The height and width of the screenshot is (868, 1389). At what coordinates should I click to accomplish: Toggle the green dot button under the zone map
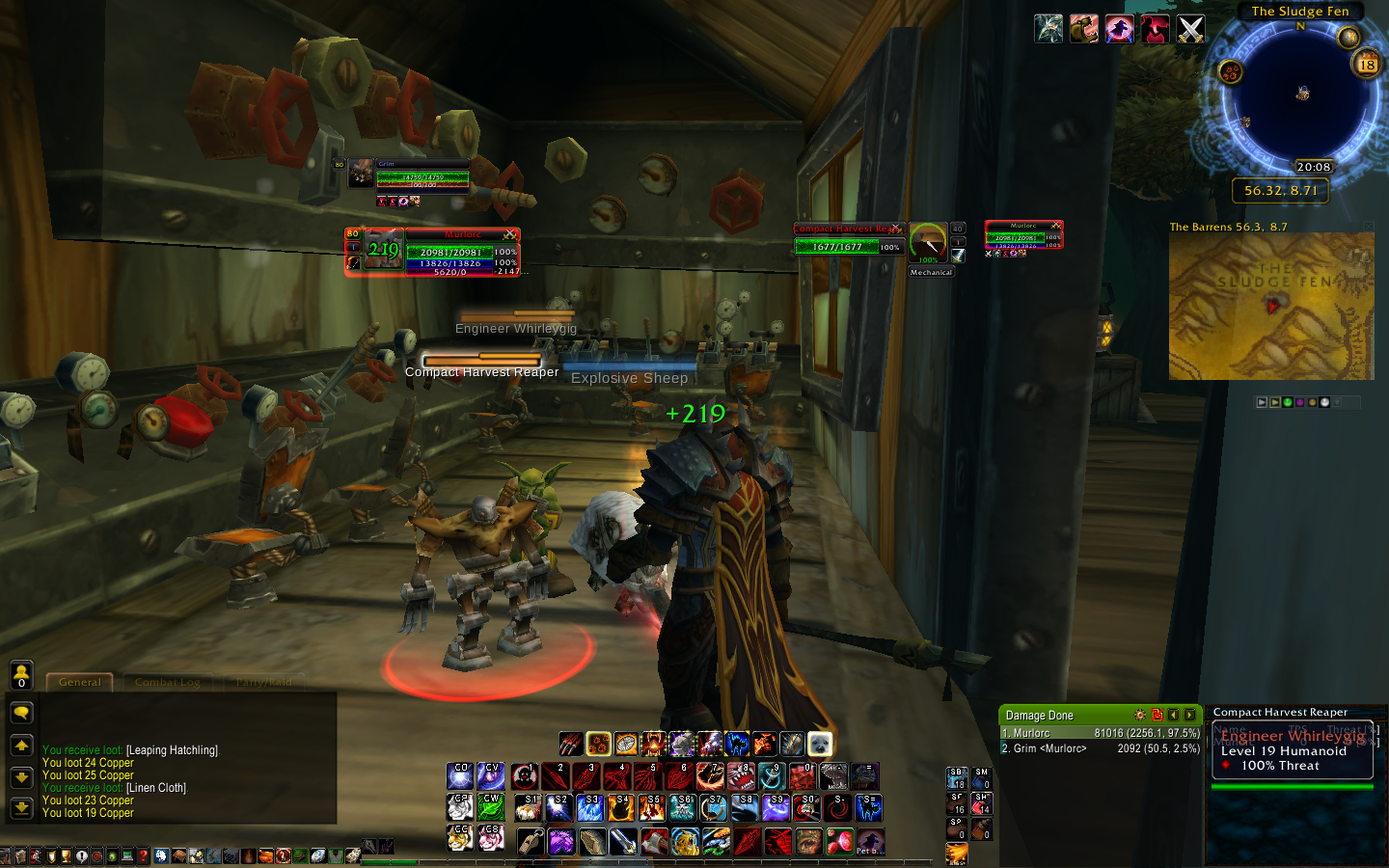pyautogui.click(x=1288, y=402)
